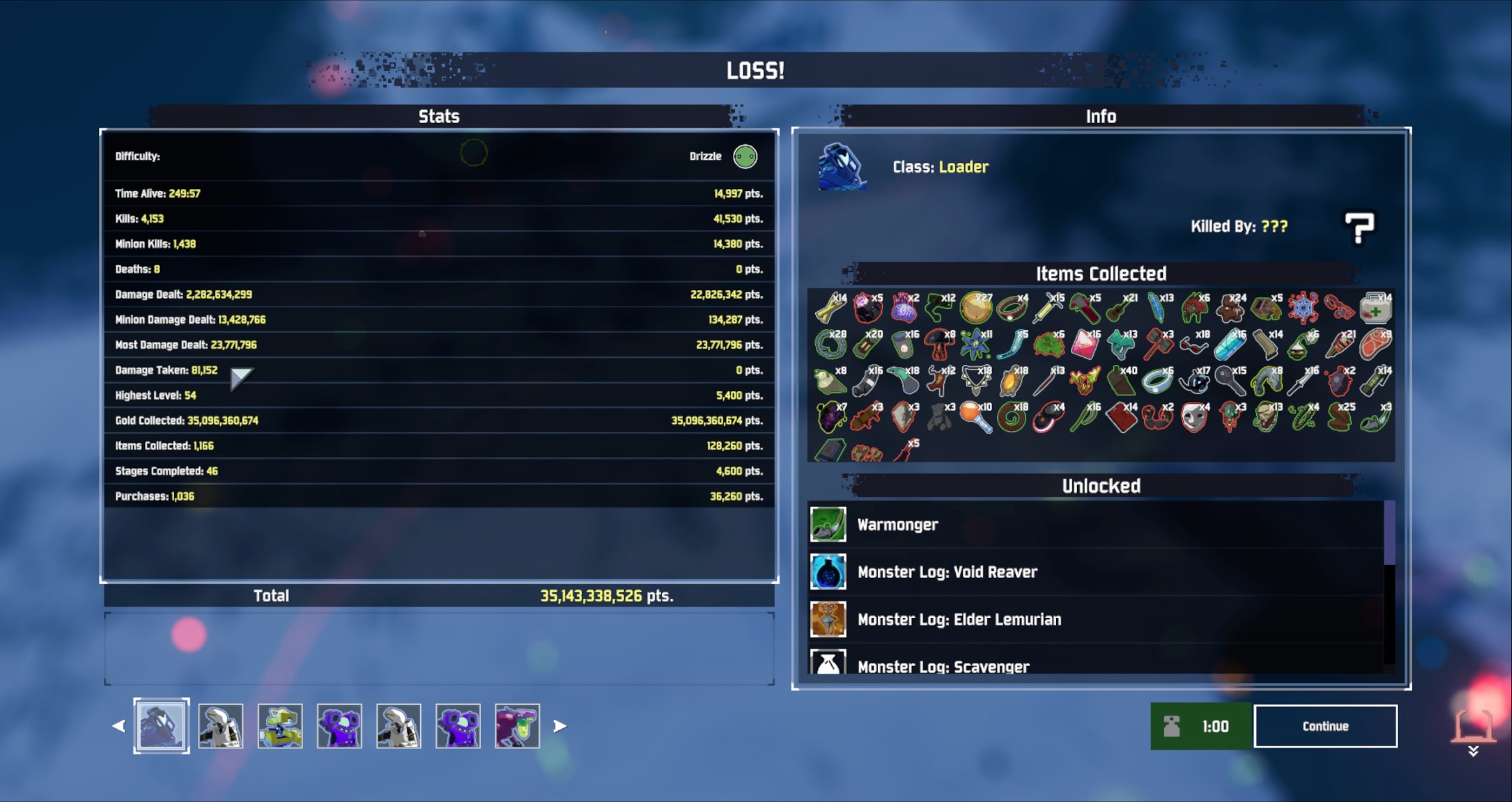Click the spectator icon beside the timer
The width and height of the screenshot is (1512, 802).
tap(1171, 726)
